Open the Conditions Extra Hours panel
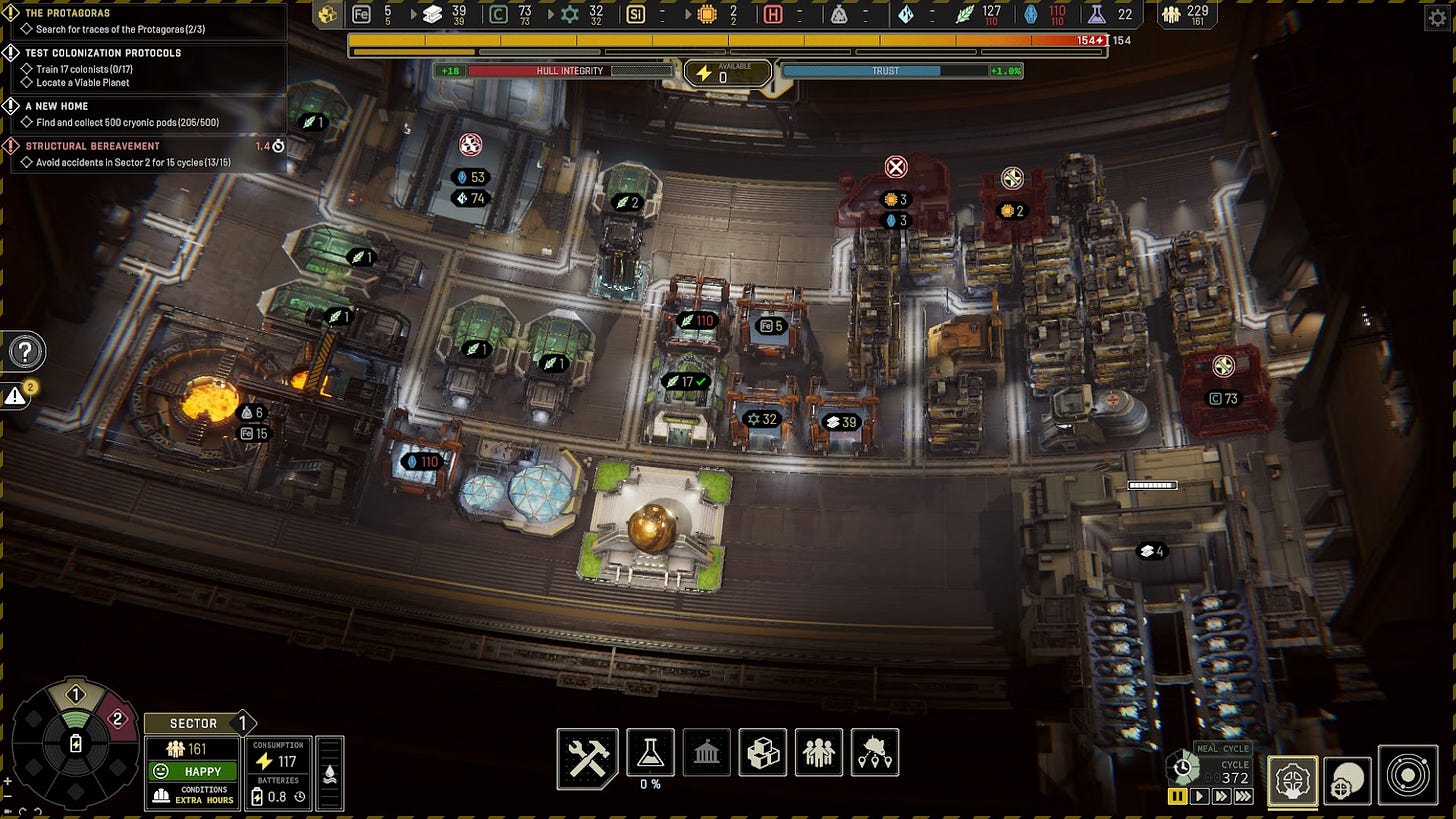The height and width of the screenshot is (819, 1456). coord(193,795)
